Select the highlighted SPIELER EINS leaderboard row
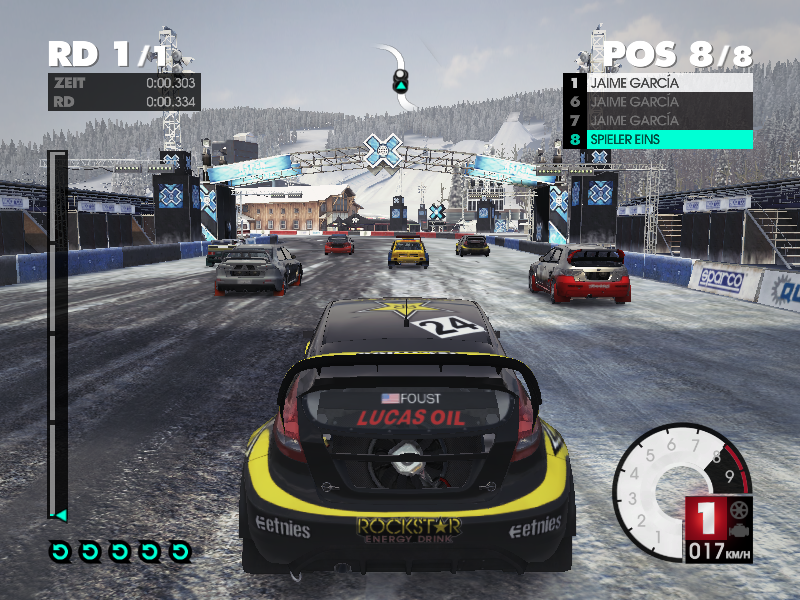 pyautogui.click(x=658, y=139)
